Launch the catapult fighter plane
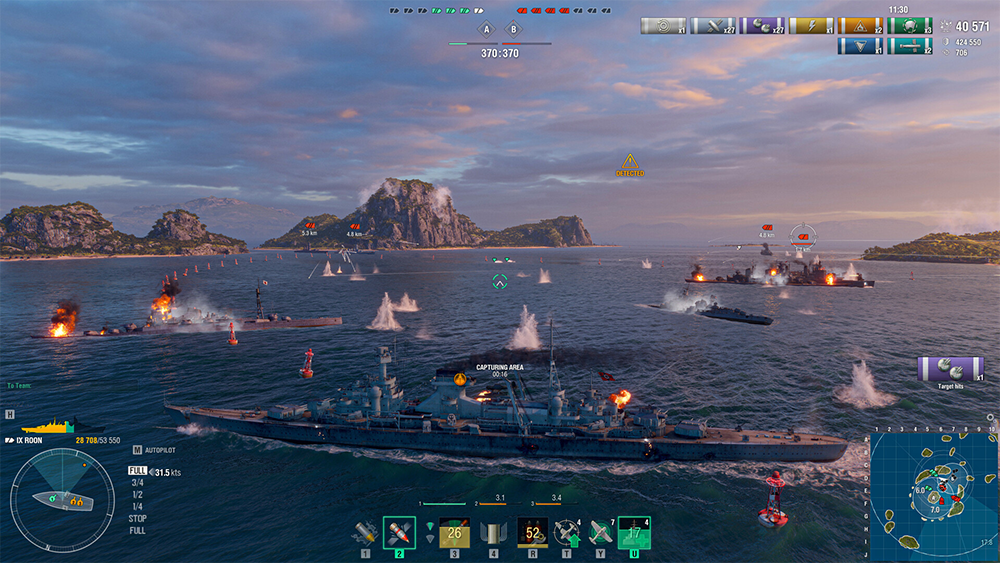This screenshot has height=563, width=1000. pyautogui.click(x=600, y=532)
